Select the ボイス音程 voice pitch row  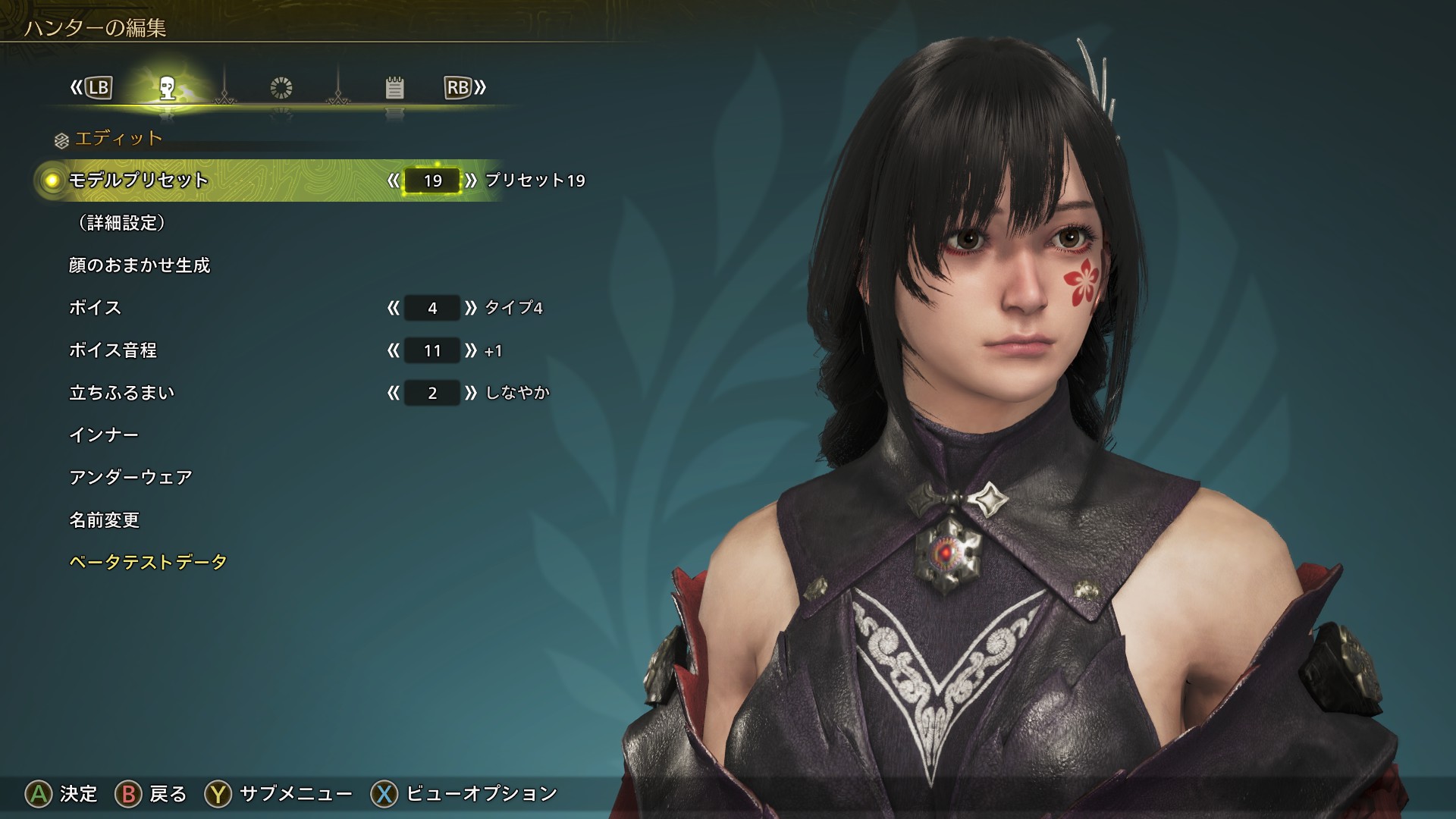coord(113,350)
